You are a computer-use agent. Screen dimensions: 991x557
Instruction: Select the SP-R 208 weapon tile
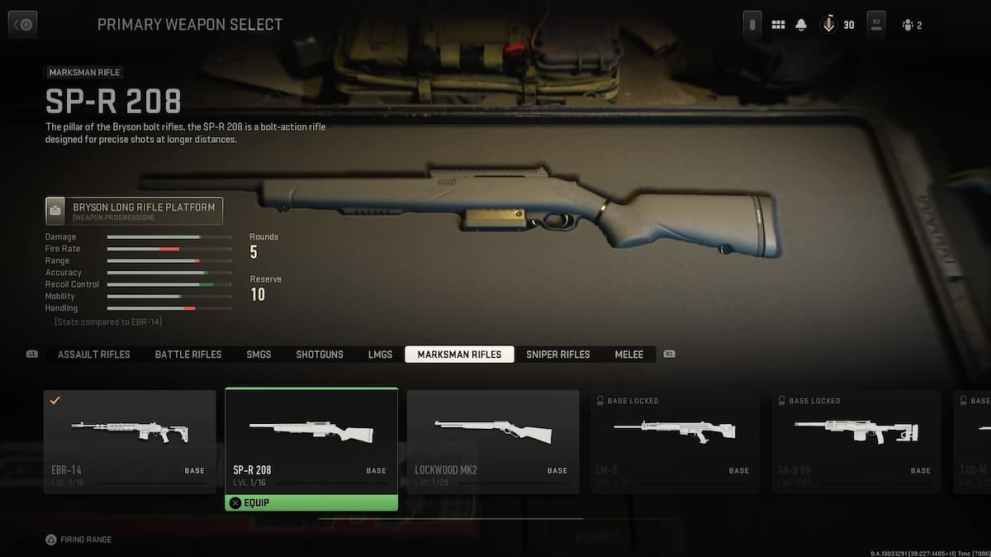(311, 440)
